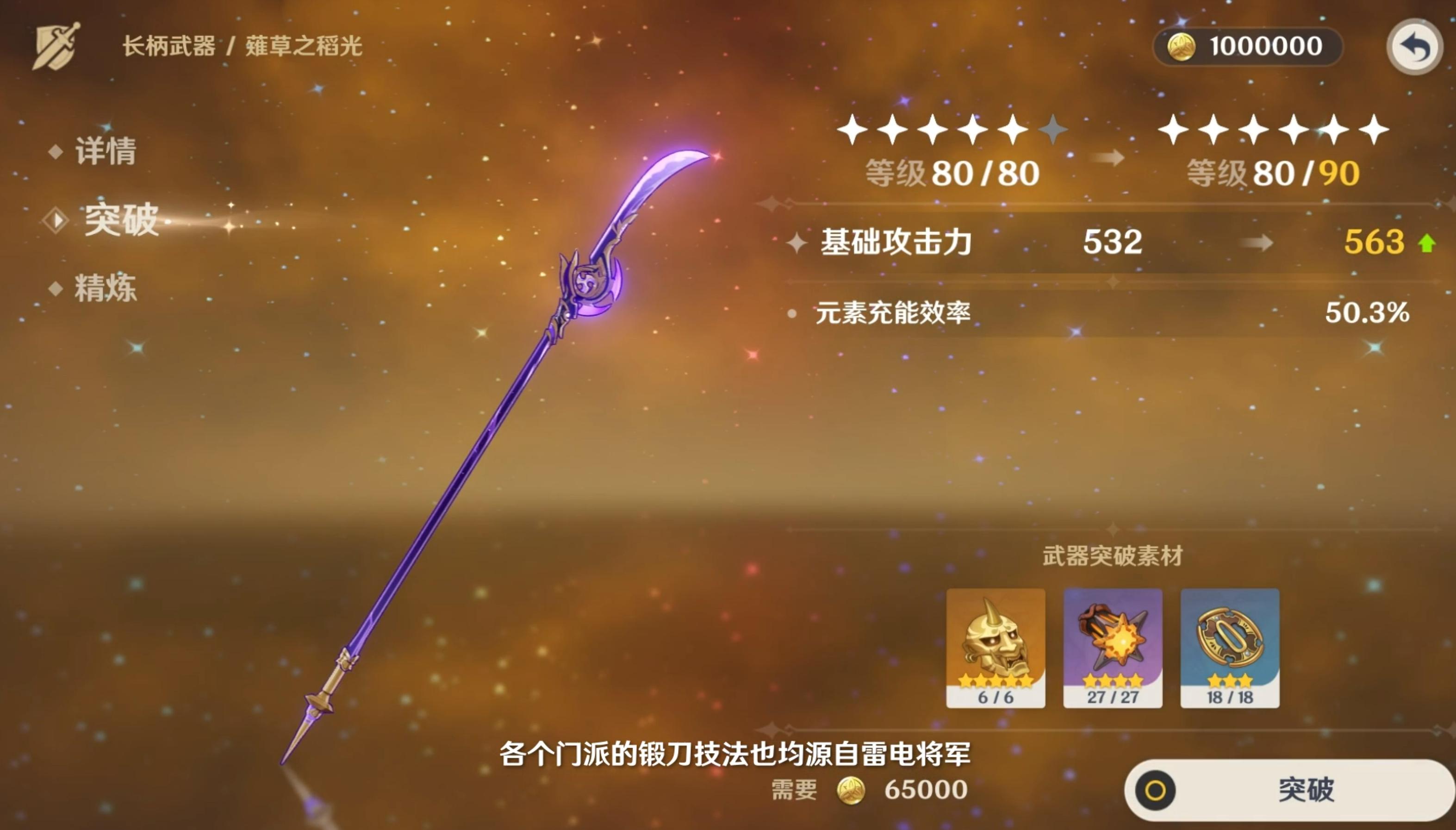Select the 精炼 refinement tab
Screen dimensions: 1456x830
tap(106, 288)
